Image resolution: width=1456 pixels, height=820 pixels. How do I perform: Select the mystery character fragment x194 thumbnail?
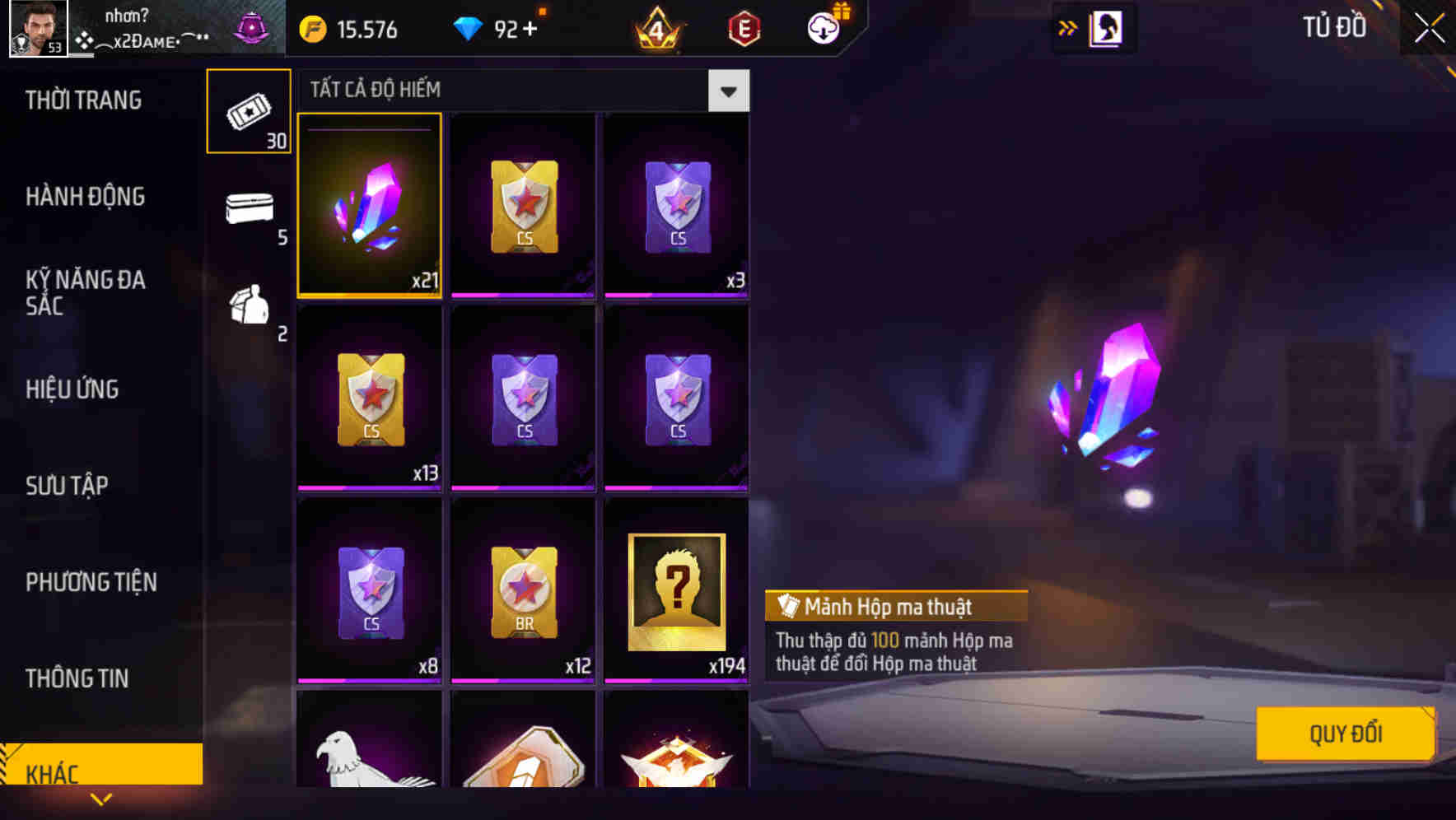[x=675, y=591]
